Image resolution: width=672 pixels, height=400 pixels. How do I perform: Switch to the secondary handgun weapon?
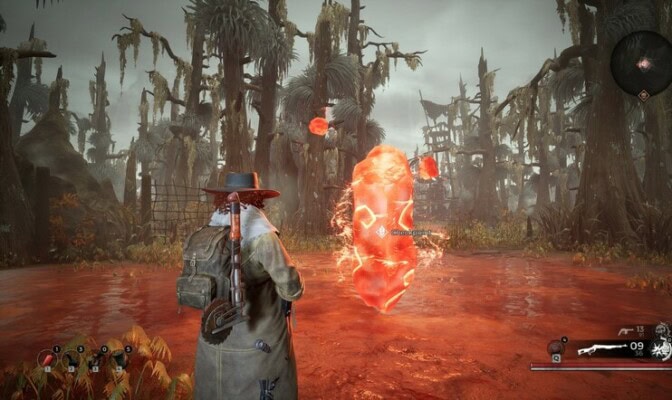(x=625, y=331)
